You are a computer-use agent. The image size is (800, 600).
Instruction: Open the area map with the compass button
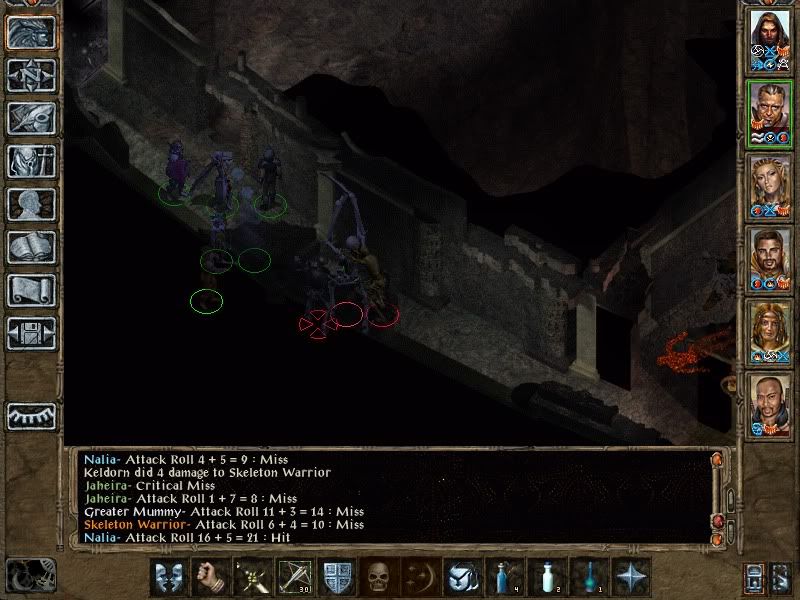point(30,74)
